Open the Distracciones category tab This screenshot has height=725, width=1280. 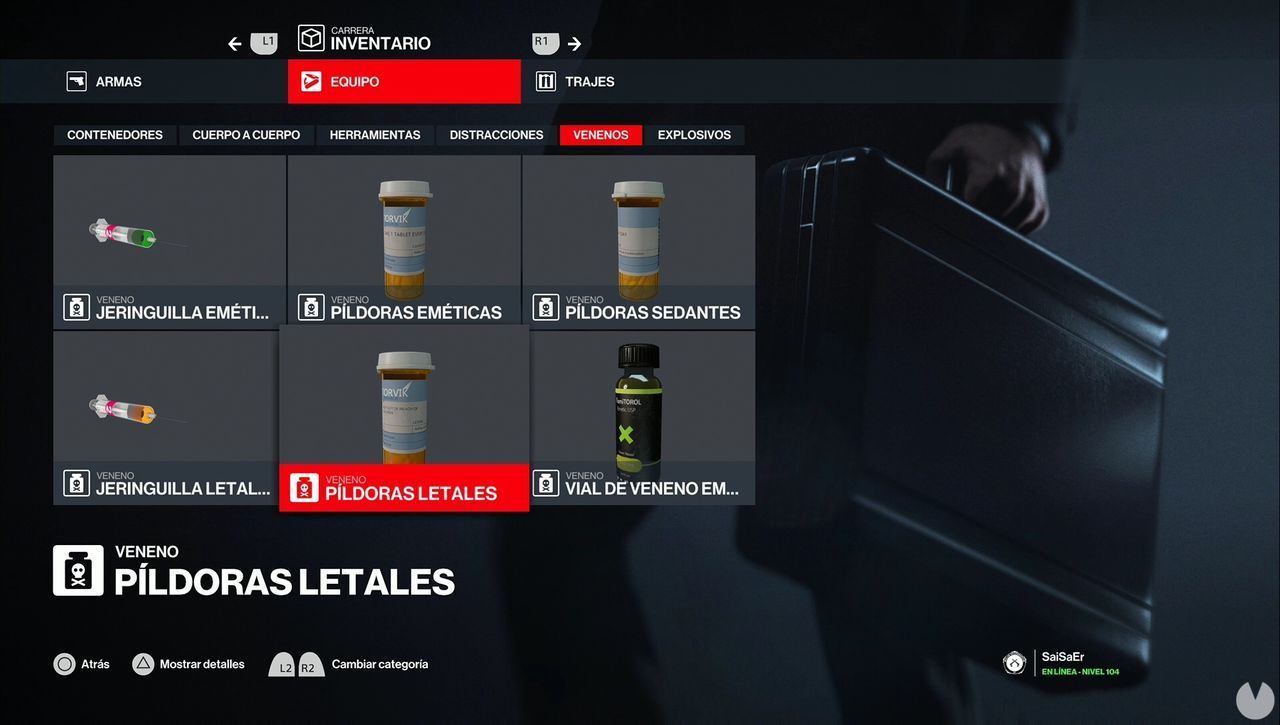click(x=495, y=134)
